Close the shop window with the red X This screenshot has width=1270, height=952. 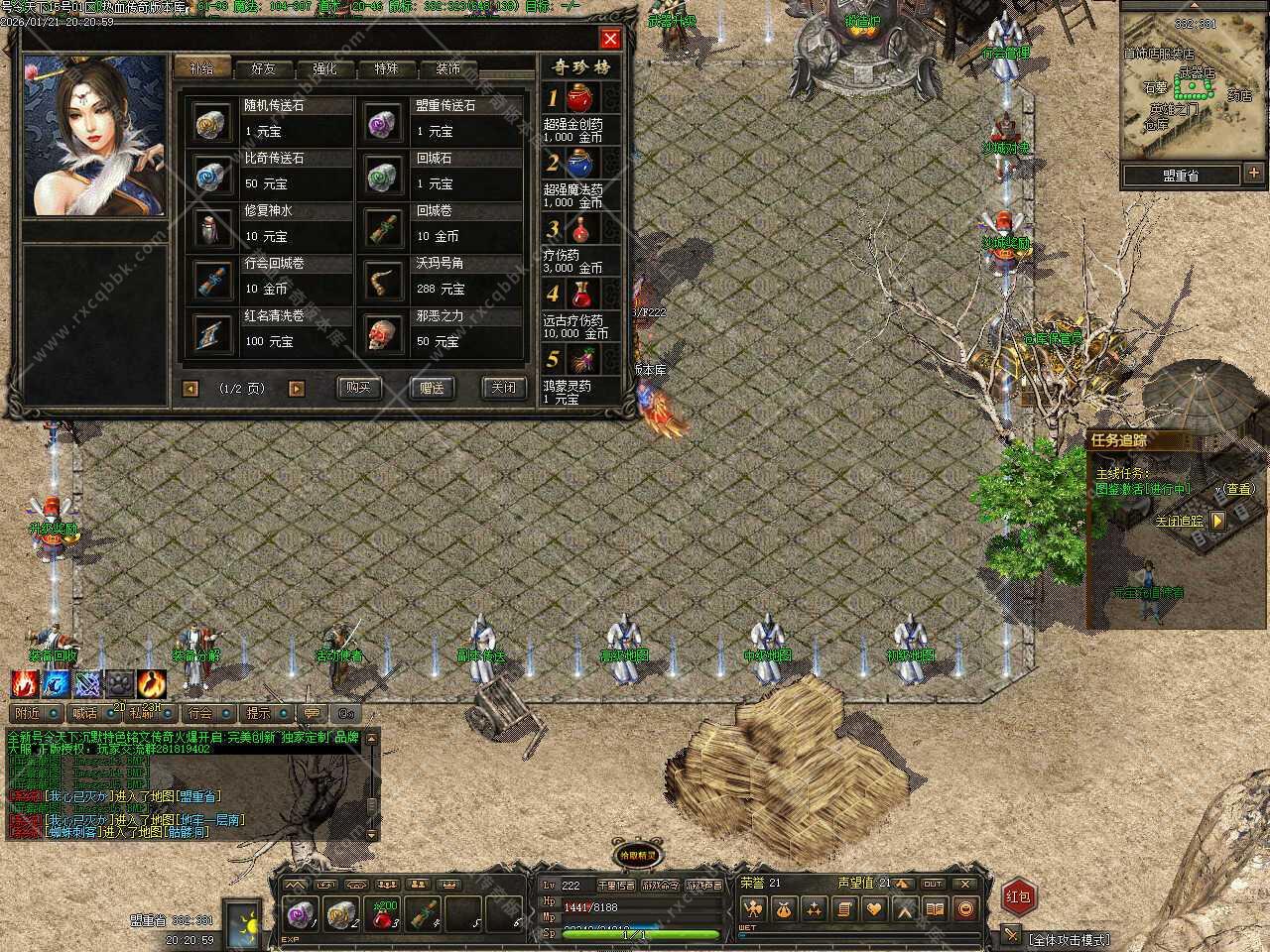coord(610,39)
